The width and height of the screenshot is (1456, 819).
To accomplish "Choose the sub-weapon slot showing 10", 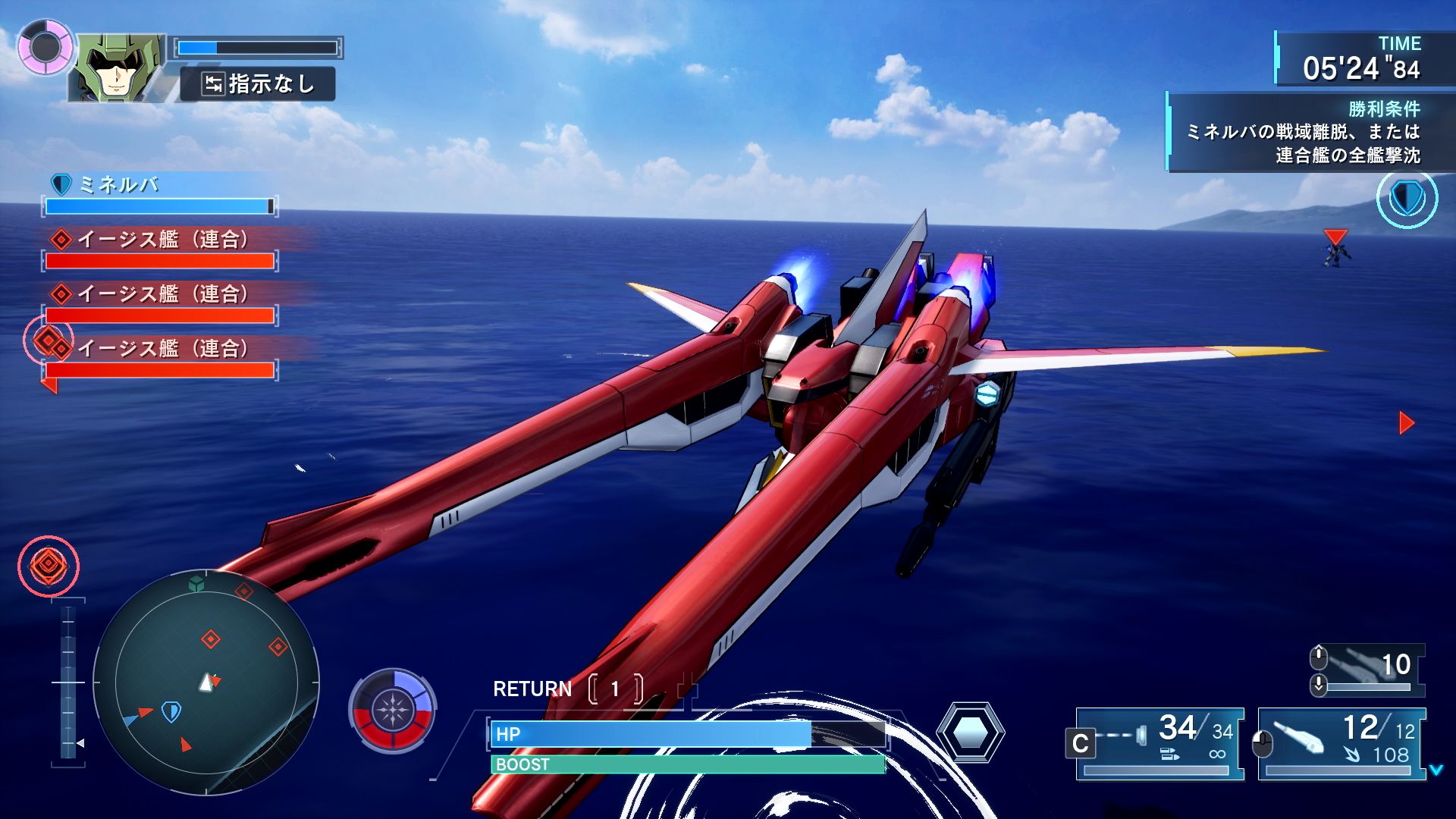I will pos(1369,670).
